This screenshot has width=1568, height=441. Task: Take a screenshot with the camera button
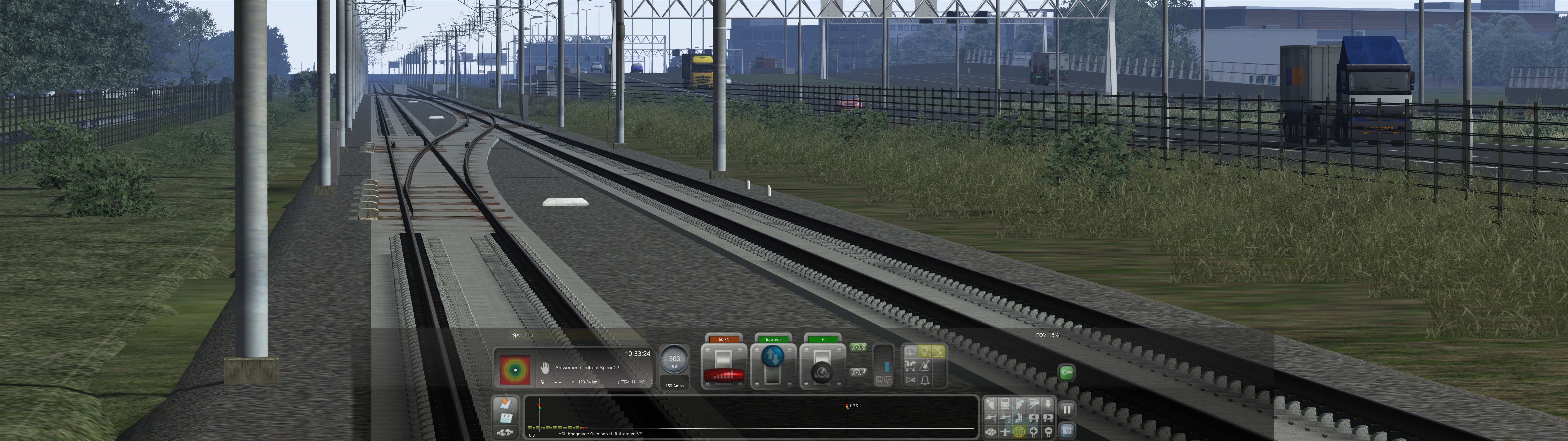pyautogui.click(x=1067, y=431)
